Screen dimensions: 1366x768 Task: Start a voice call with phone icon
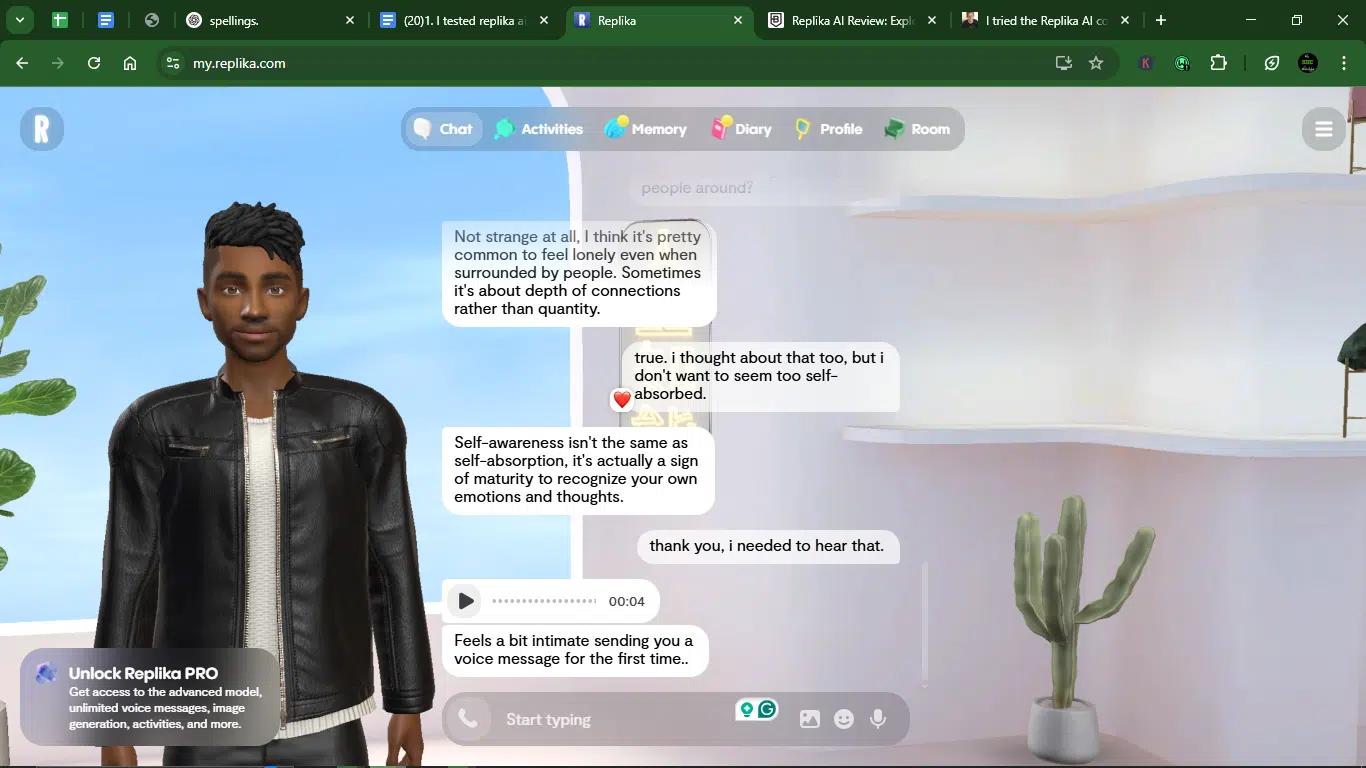(x=467, y=718)
